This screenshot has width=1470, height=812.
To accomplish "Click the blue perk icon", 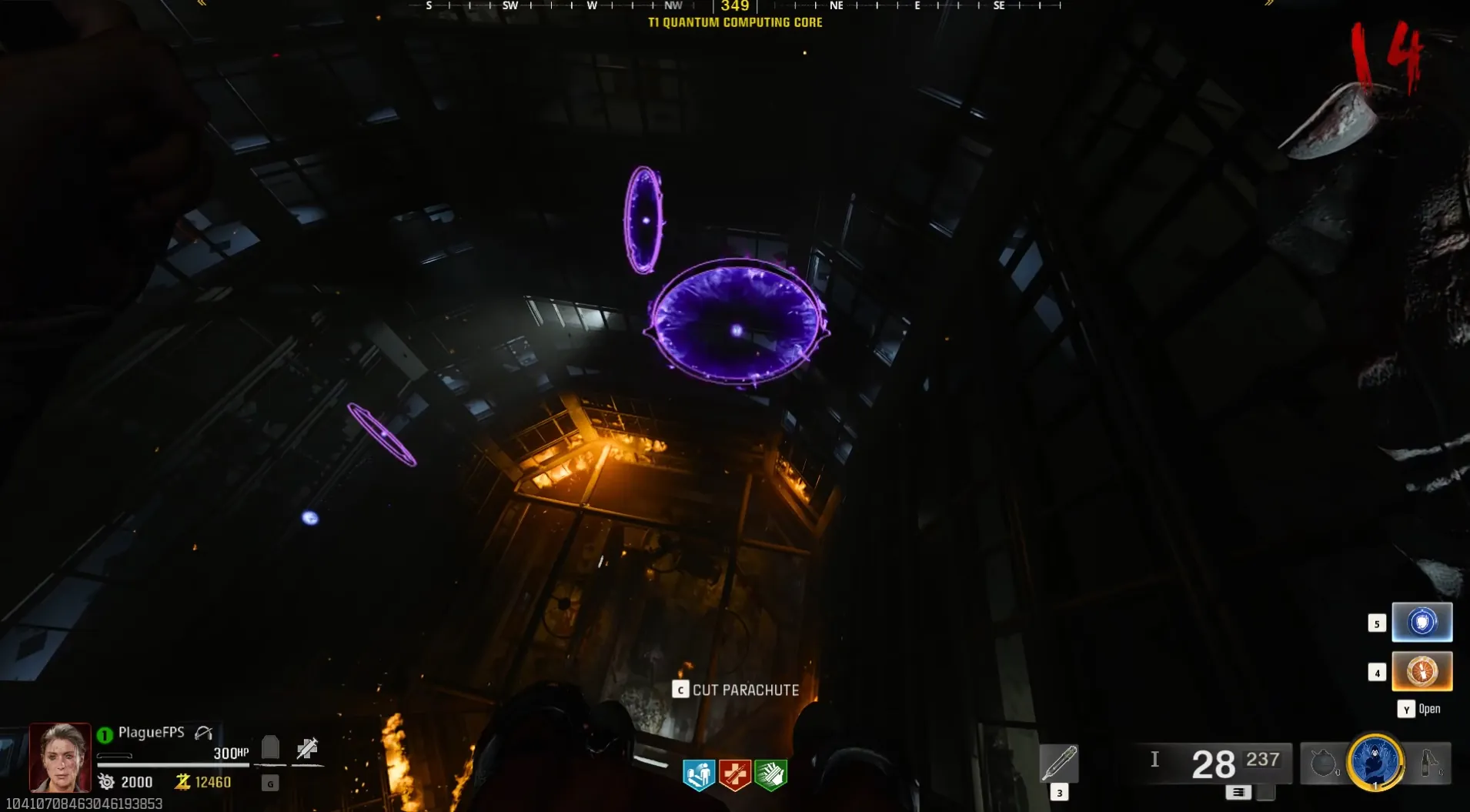I will click(699, 774).
